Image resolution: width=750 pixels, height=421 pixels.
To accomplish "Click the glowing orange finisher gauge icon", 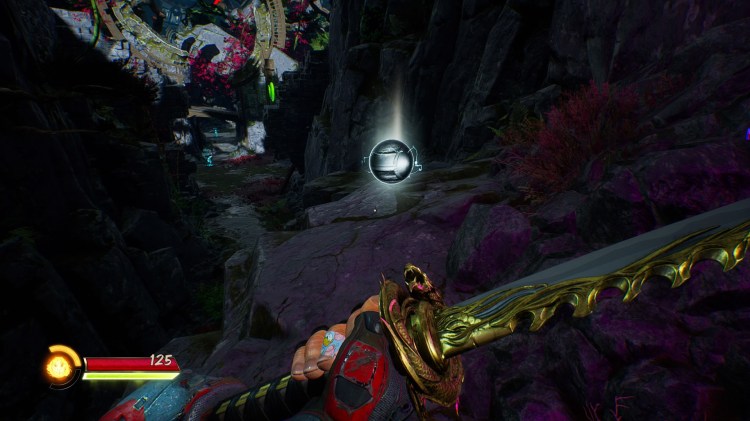I will pos(59,366).
